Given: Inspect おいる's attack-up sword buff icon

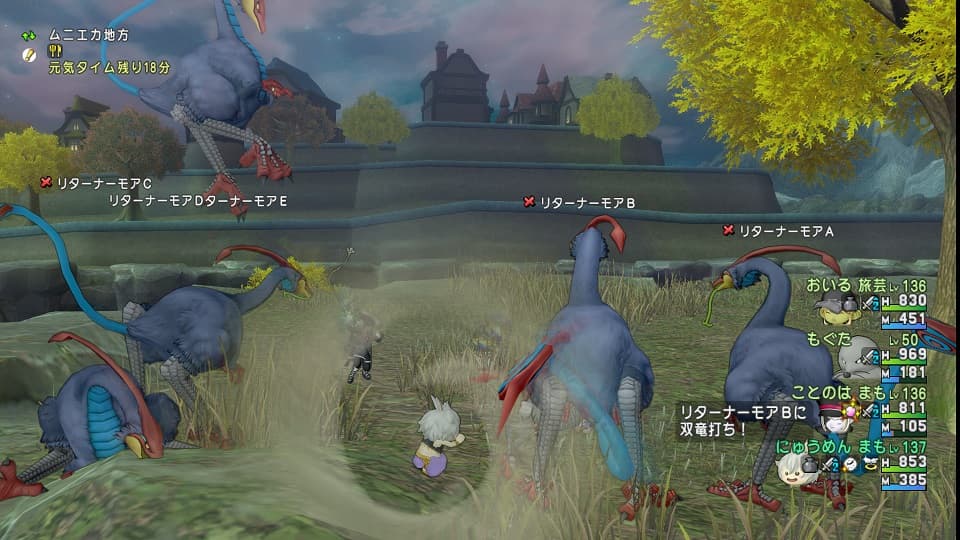Looking at the screenshot, I should click(871, 302).
